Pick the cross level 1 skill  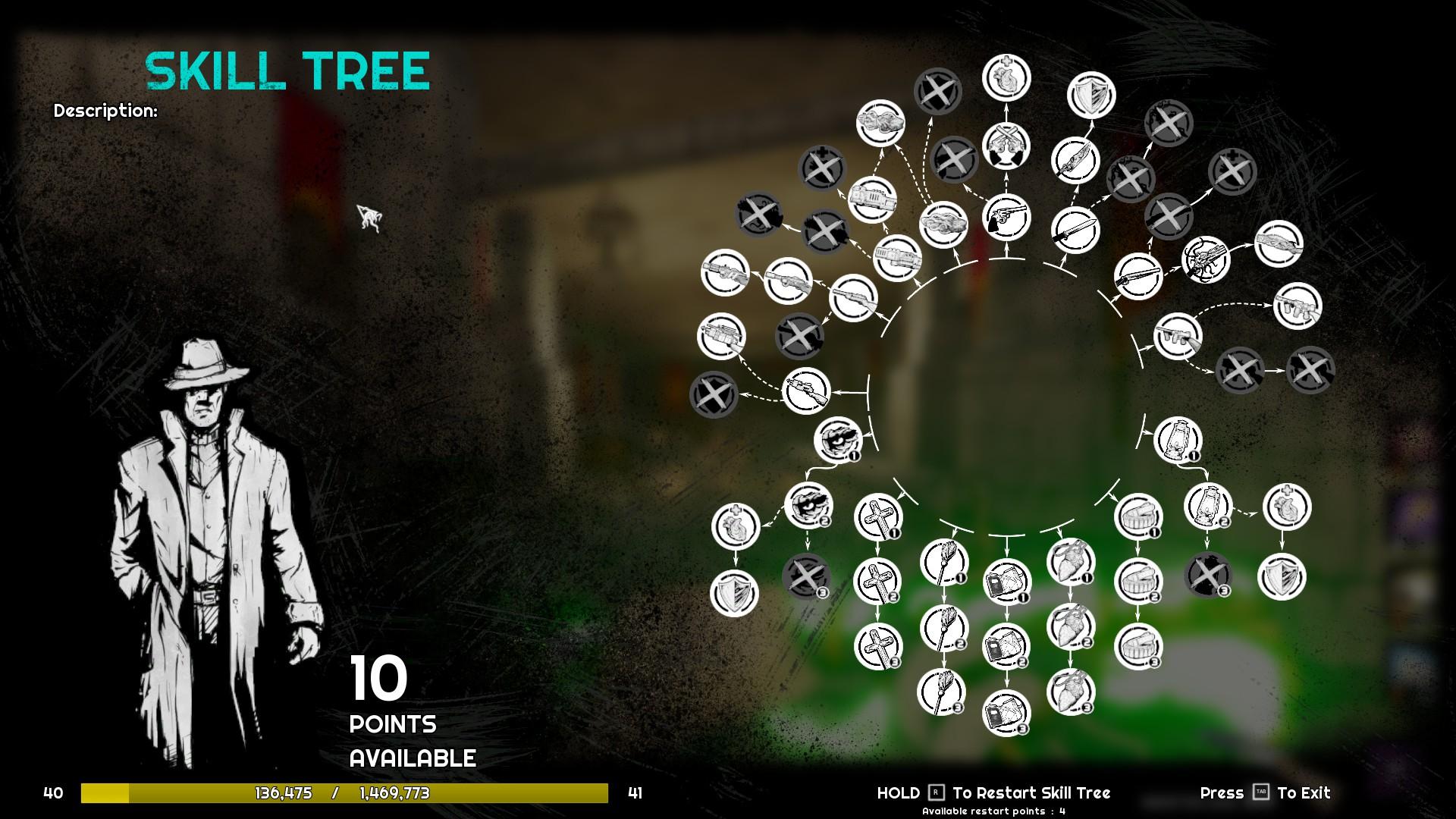click(878, 516)
